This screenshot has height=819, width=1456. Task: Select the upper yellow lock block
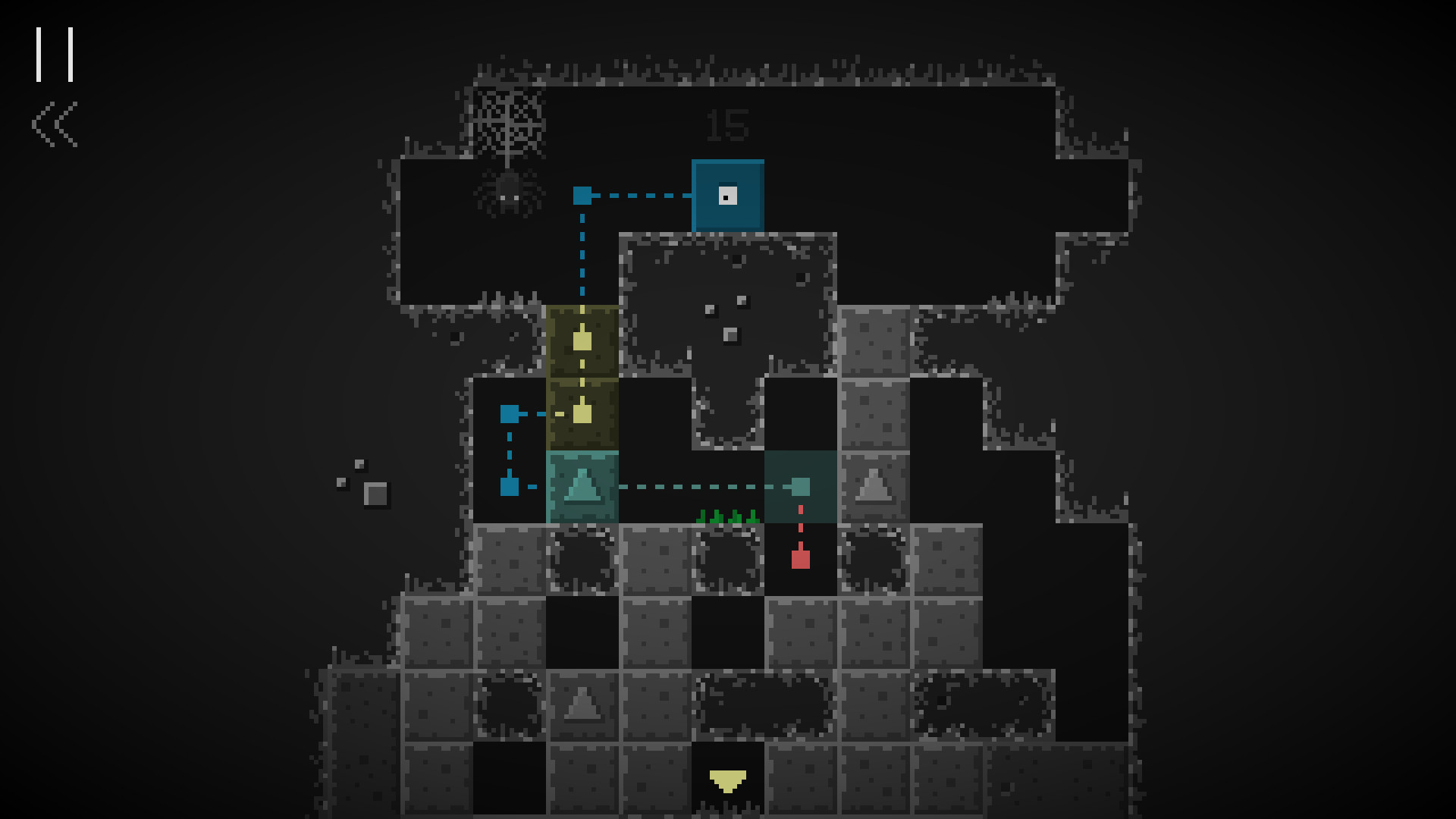click(x=581, y=341)
